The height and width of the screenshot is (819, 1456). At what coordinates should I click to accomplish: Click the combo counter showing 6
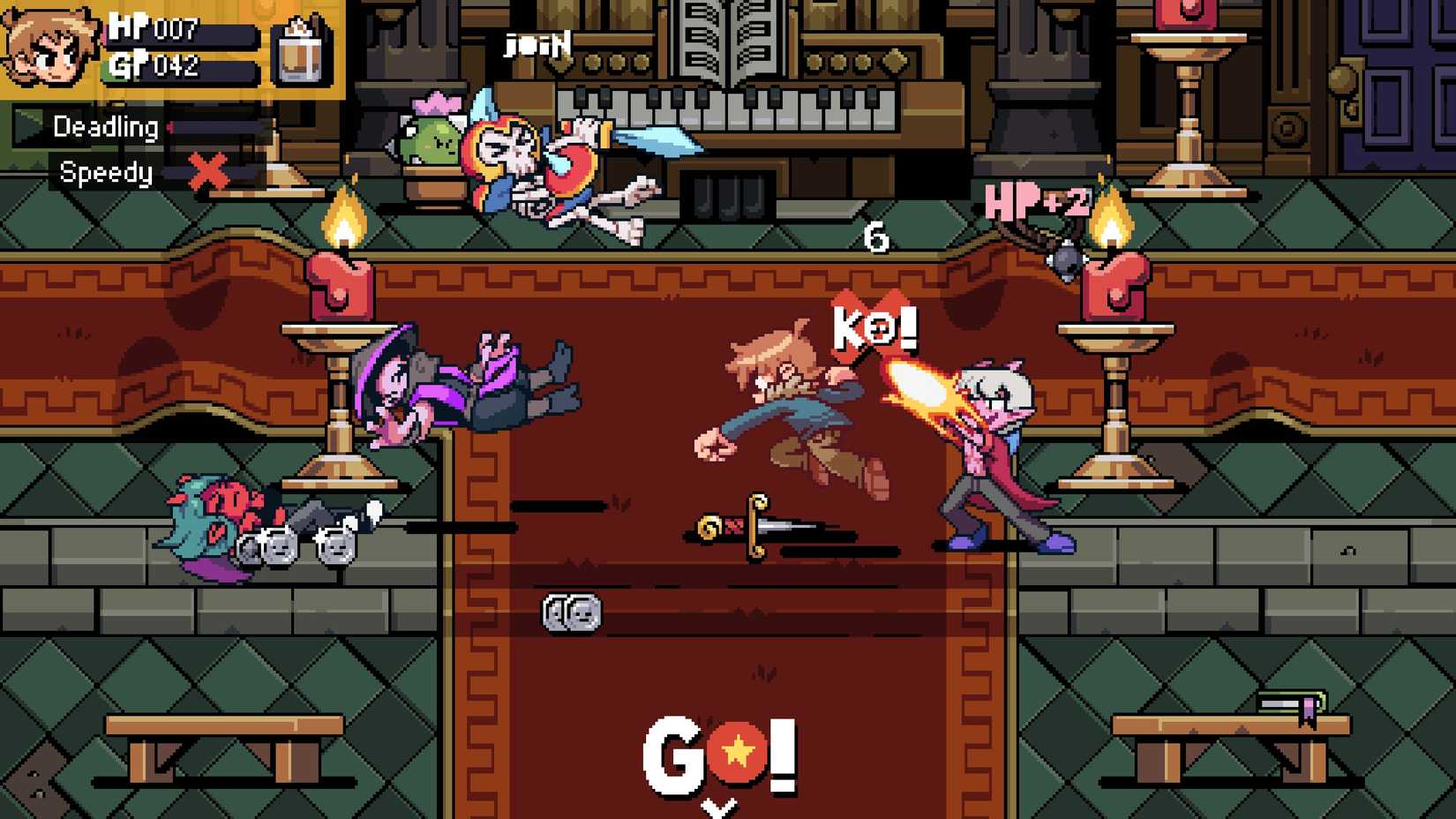point(874,237)
